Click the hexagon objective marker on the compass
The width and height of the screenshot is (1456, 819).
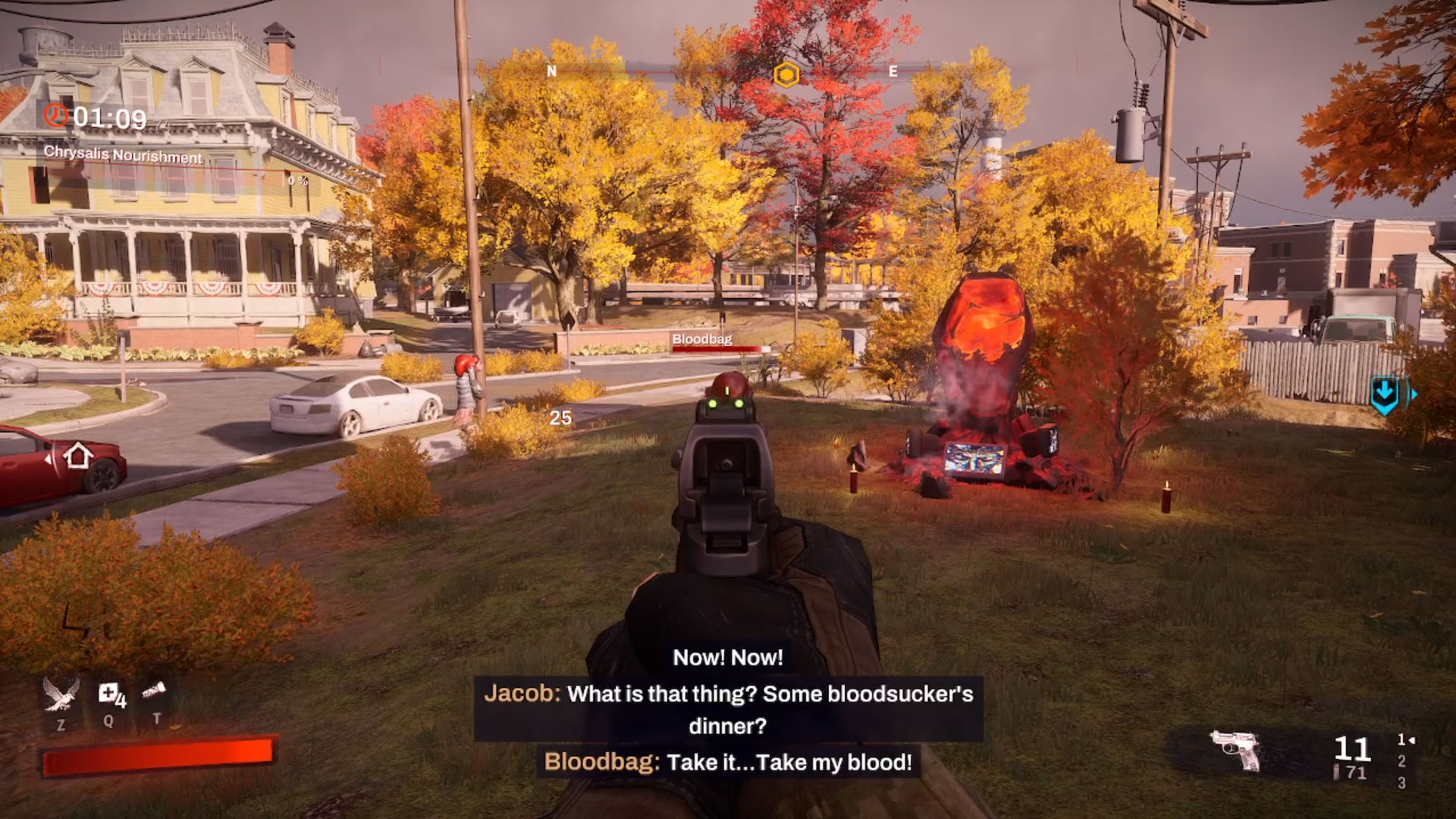[x=786, y=74]
